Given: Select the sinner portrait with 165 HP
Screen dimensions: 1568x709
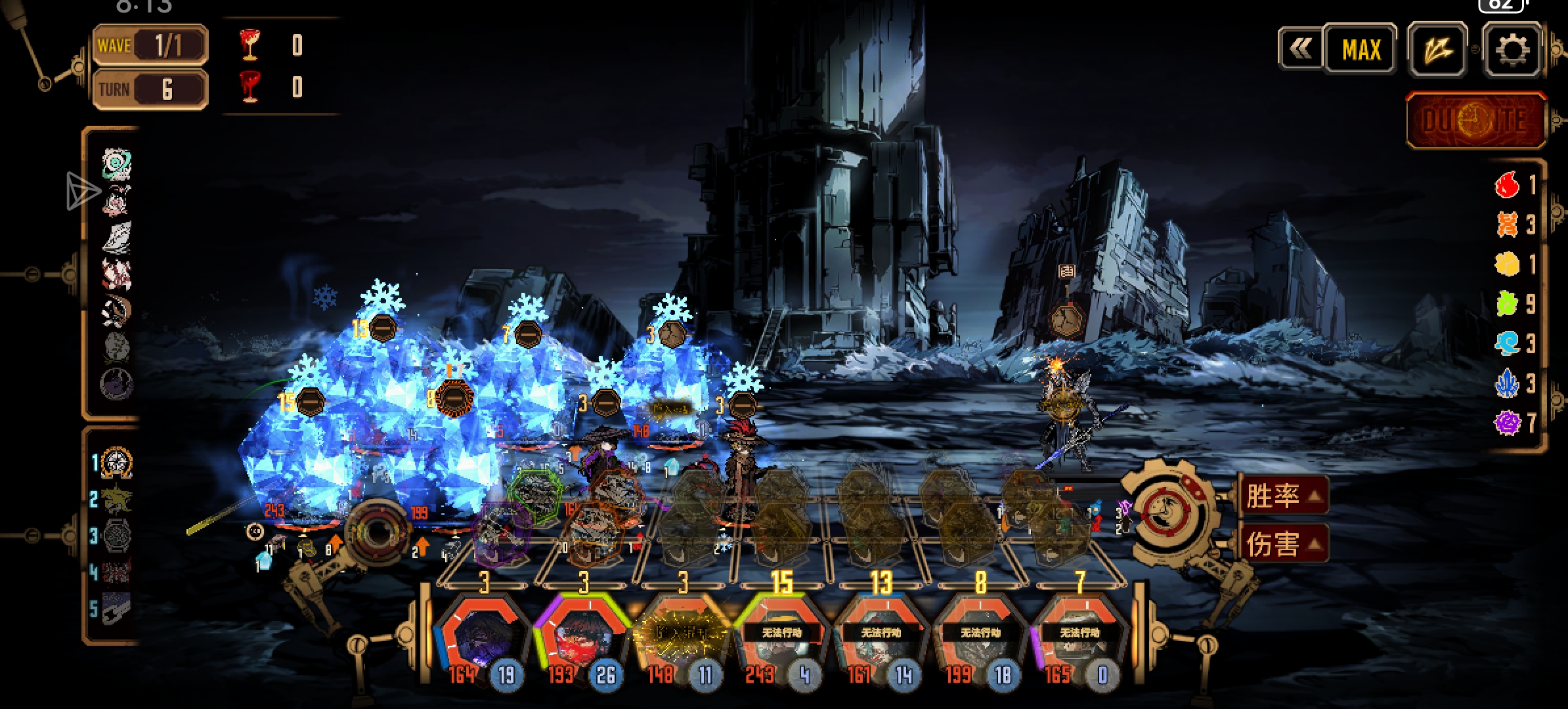Looking at the screenshot, I should pyautogui.click(x=1079, y=637).
